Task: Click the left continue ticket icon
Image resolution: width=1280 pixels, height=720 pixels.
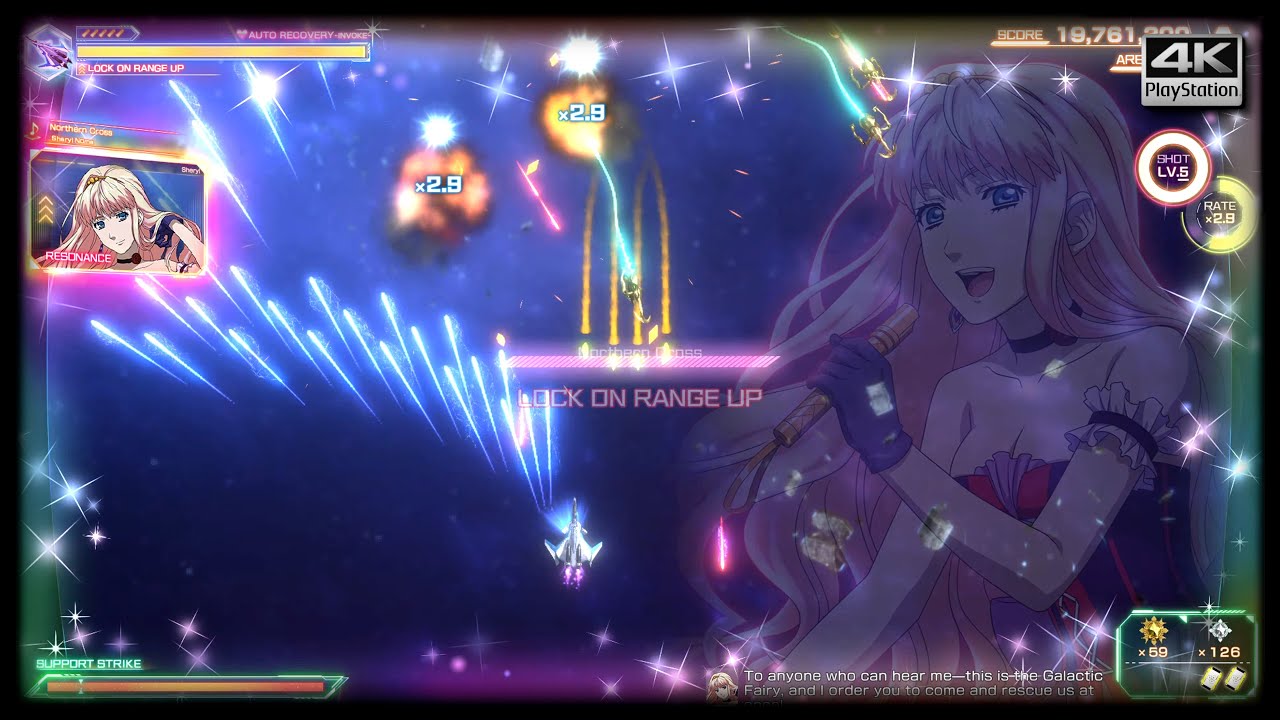Action: [1212, 678]
